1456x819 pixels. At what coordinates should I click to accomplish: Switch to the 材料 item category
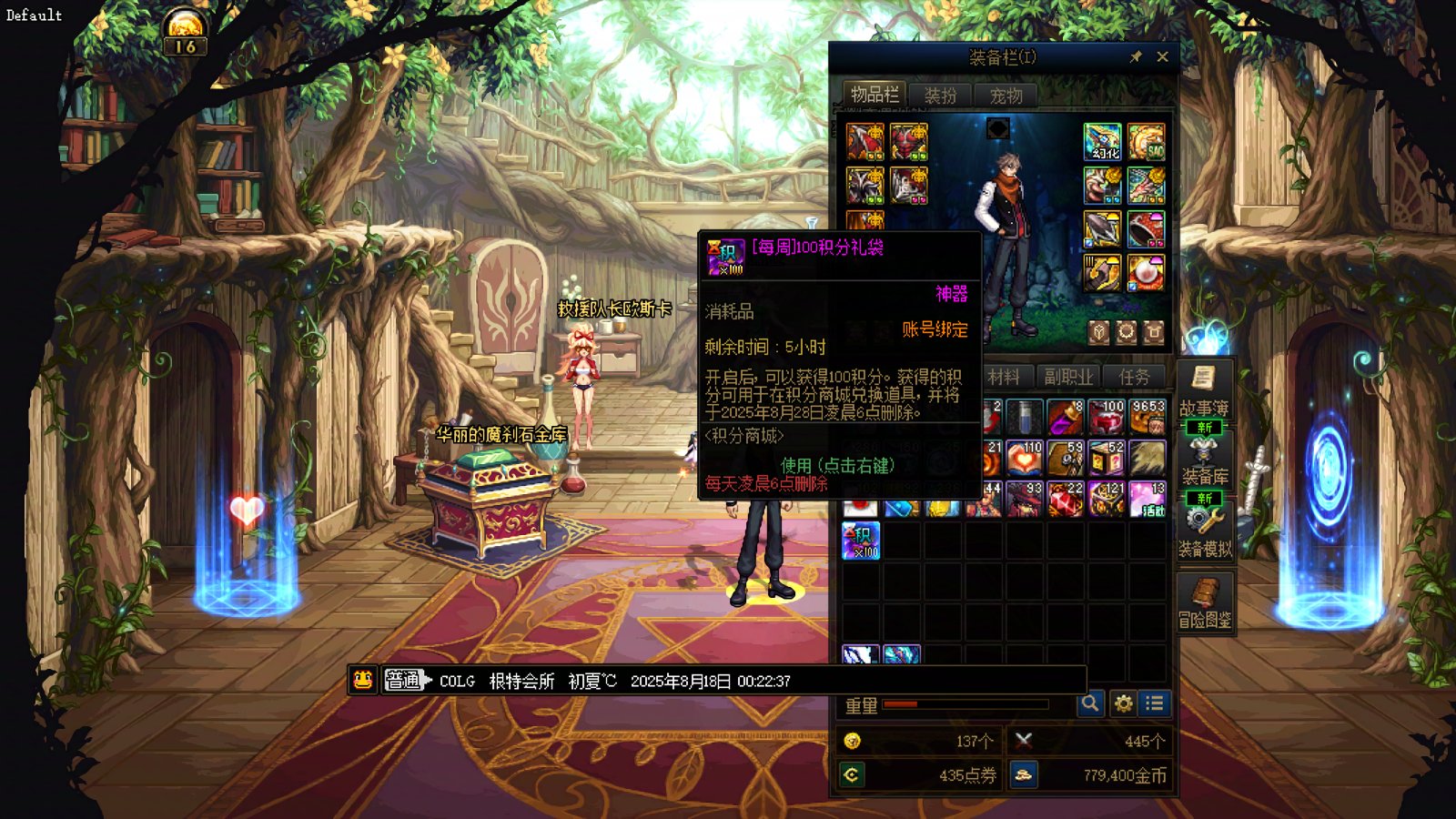point(1004,377)
